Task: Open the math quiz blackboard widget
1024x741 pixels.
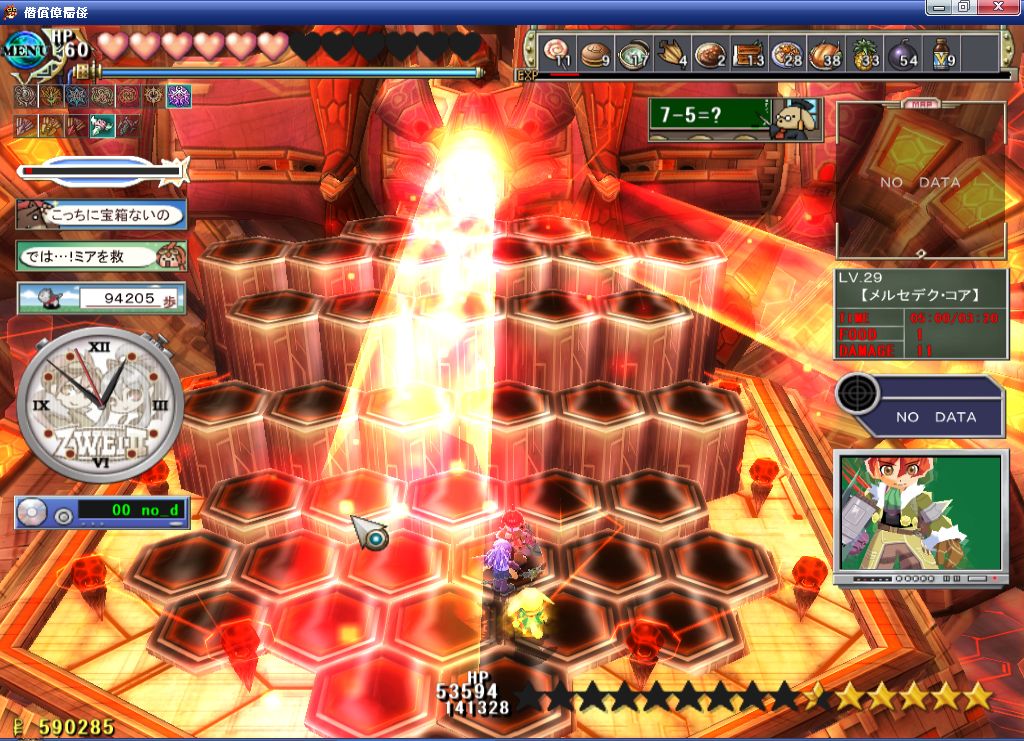Action: pos(734,119)
